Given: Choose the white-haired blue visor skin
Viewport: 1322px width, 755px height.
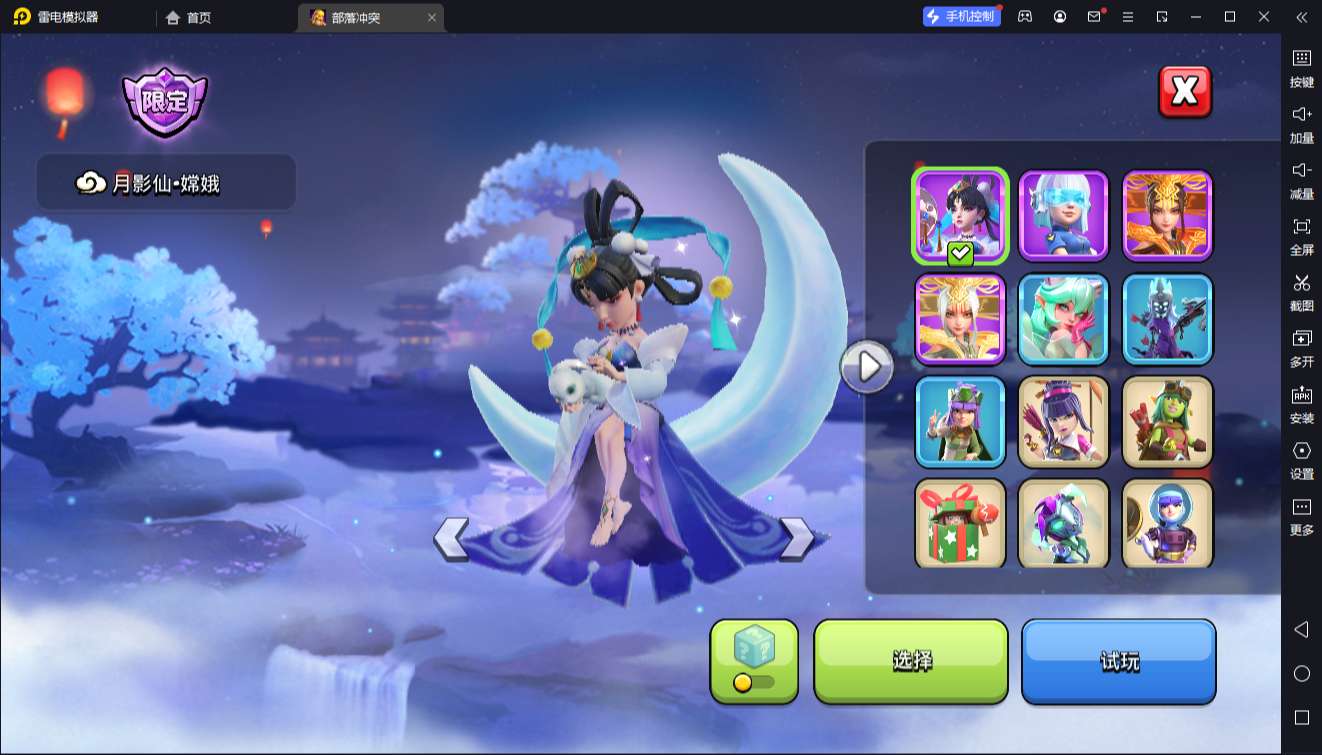Looking at the screenshot, I should coord(1063,215).
